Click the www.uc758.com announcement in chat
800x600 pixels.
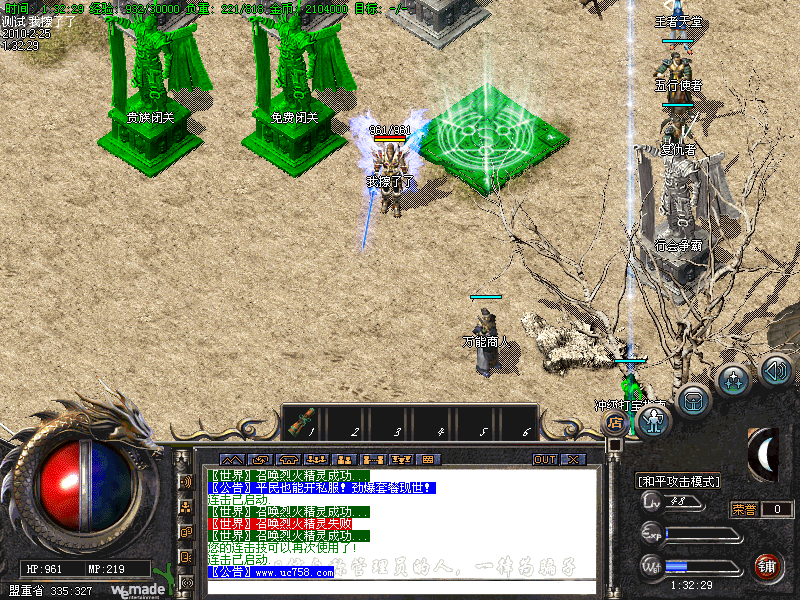coord(271,572)
